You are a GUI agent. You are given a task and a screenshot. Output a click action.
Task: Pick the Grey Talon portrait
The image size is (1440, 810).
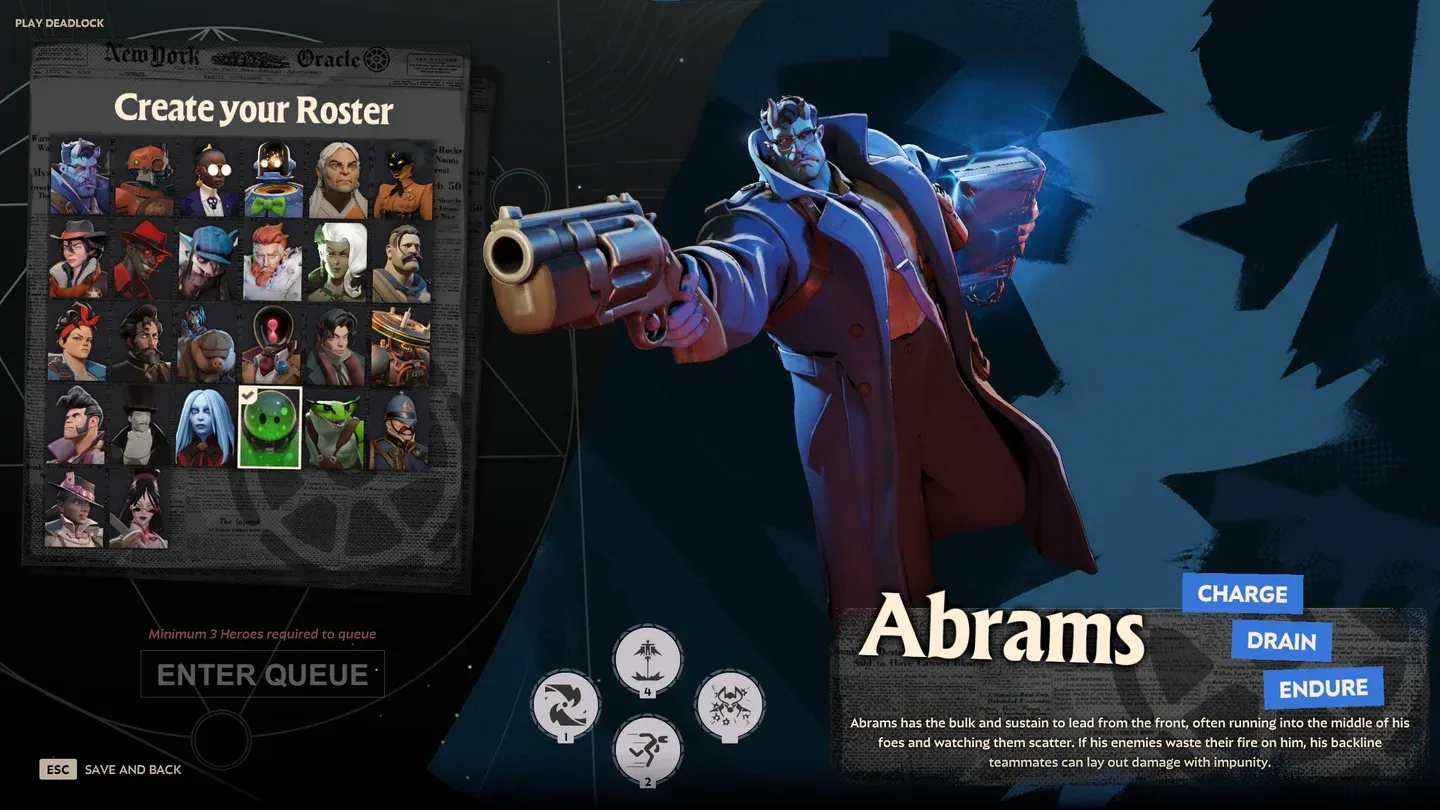pos(334,179)
